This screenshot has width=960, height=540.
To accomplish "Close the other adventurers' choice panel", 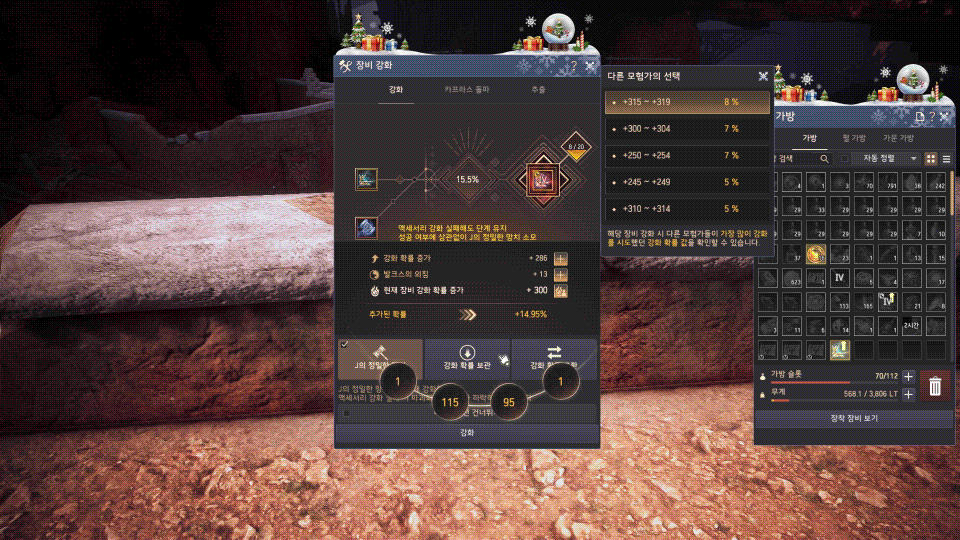I will (x=763, y=75).
